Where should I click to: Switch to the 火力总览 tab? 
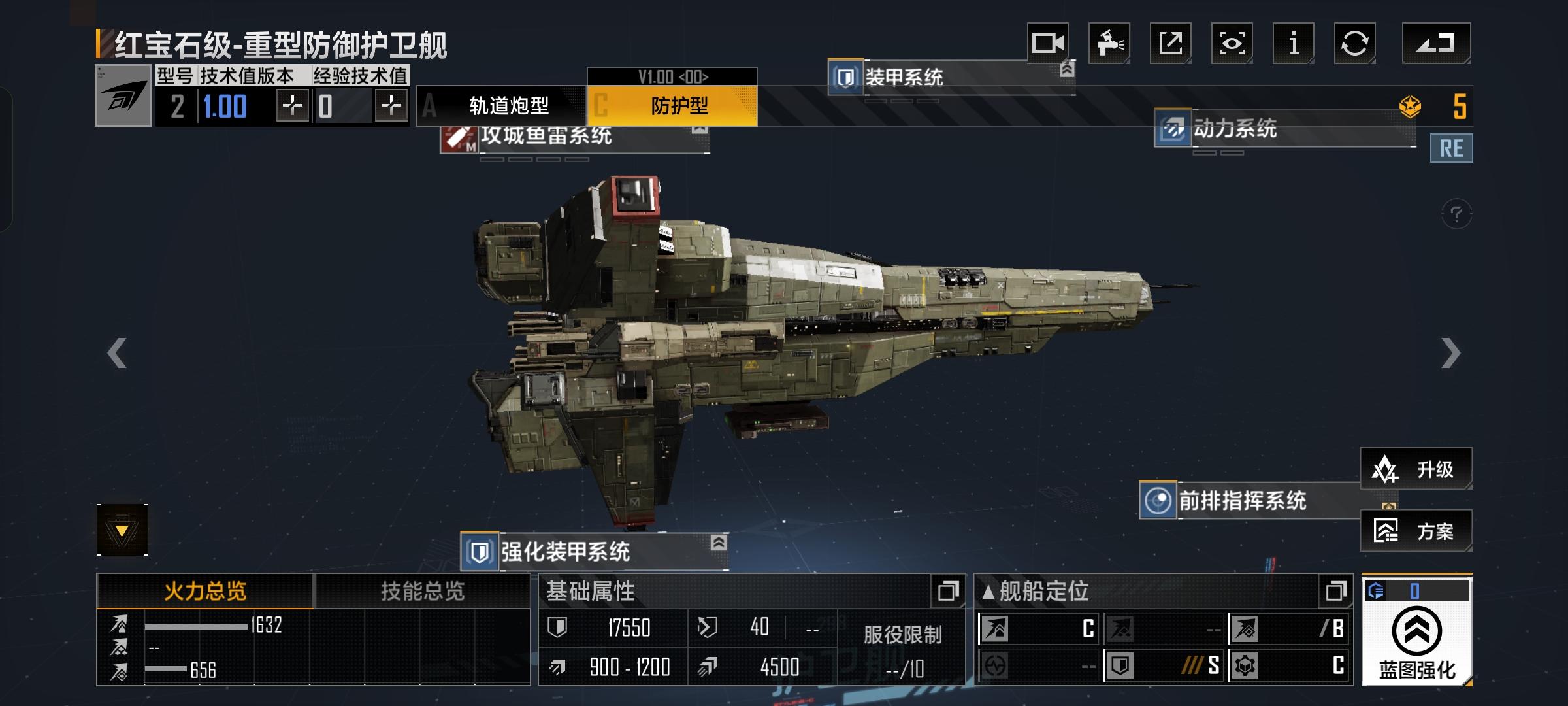tap(205, 591)
